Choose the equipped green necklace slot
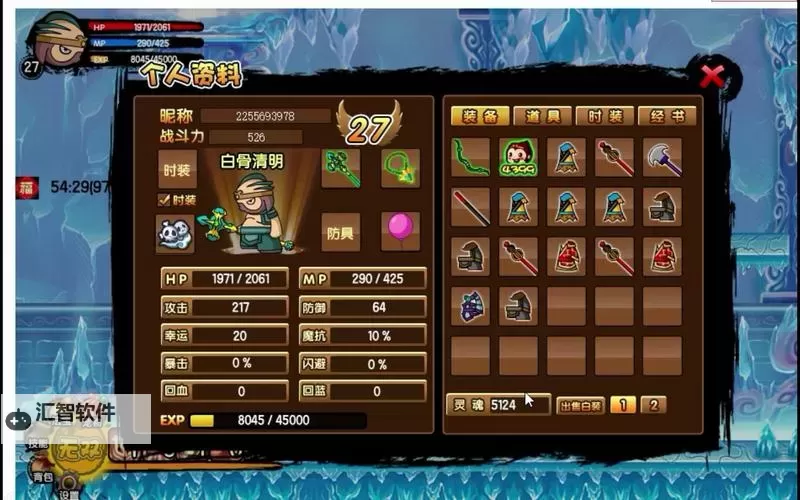The height and width of the screenshot is (500, 800). pos(400,168)
